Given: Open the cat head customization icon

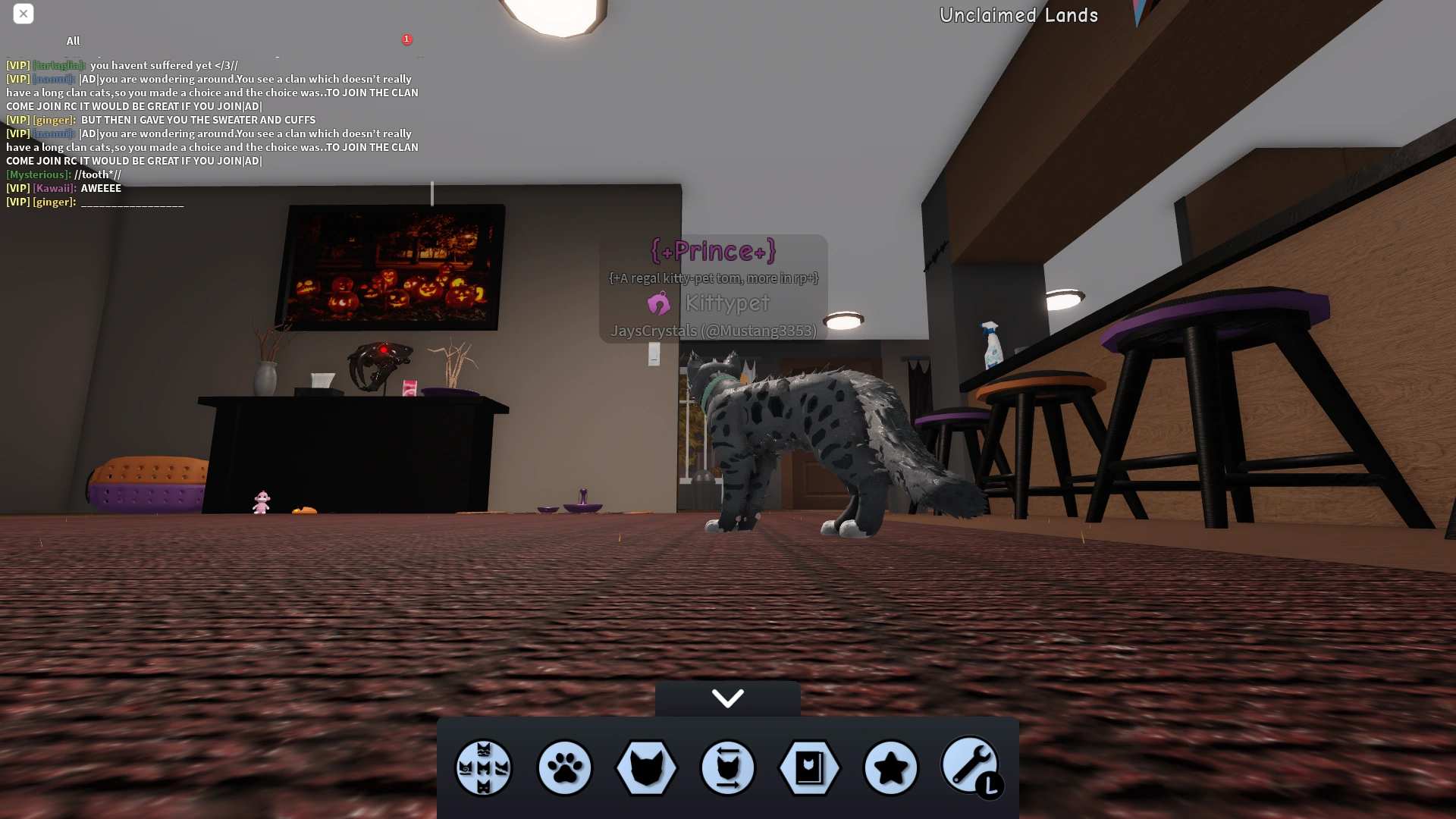Looking at the screenshot, I should (x=645, y=768).
